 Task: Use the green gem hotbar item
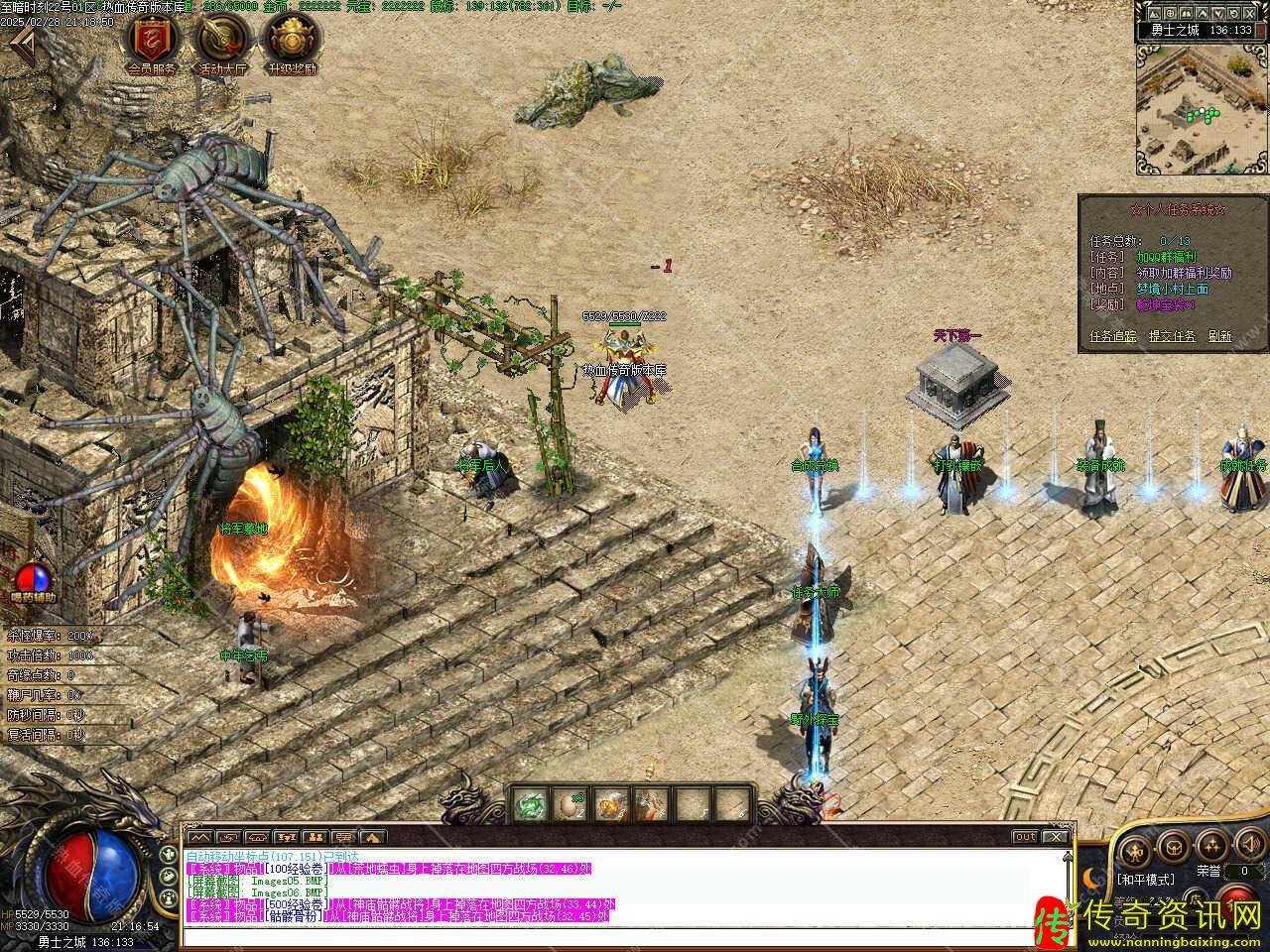pos(532,805)
